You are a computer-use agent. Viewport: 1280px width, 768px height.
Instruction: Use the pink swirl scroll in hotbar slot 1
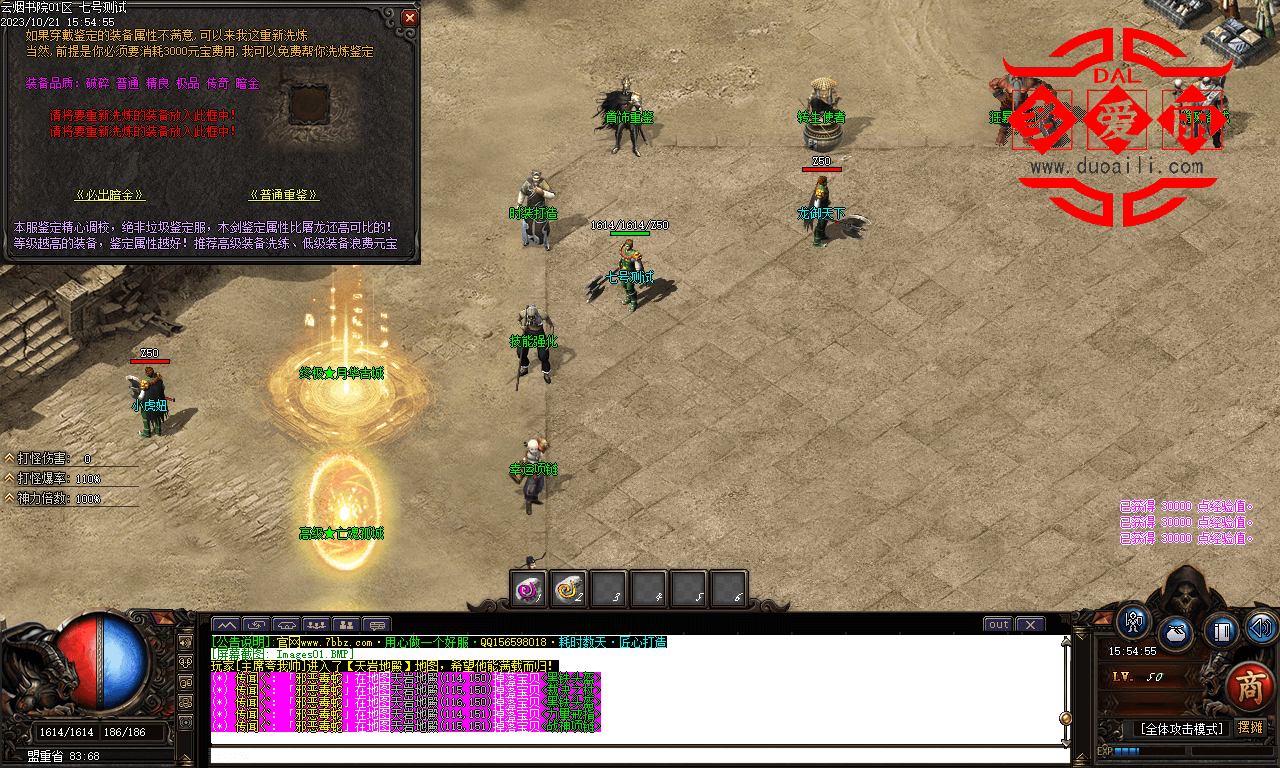(x=528, y=590)
